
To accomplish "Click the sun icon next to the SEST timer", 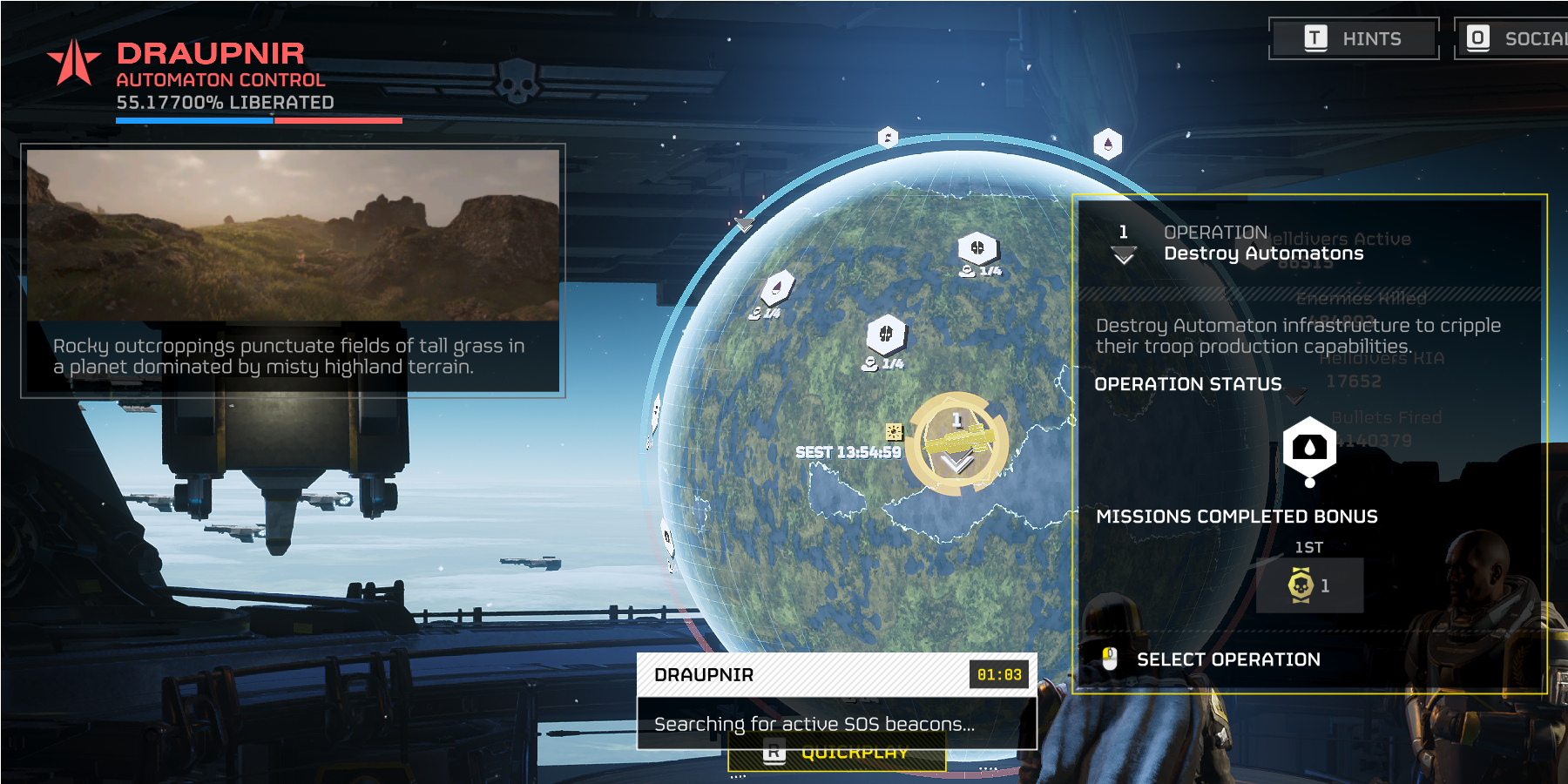I will pyautogui.click(x=893, y=429).
